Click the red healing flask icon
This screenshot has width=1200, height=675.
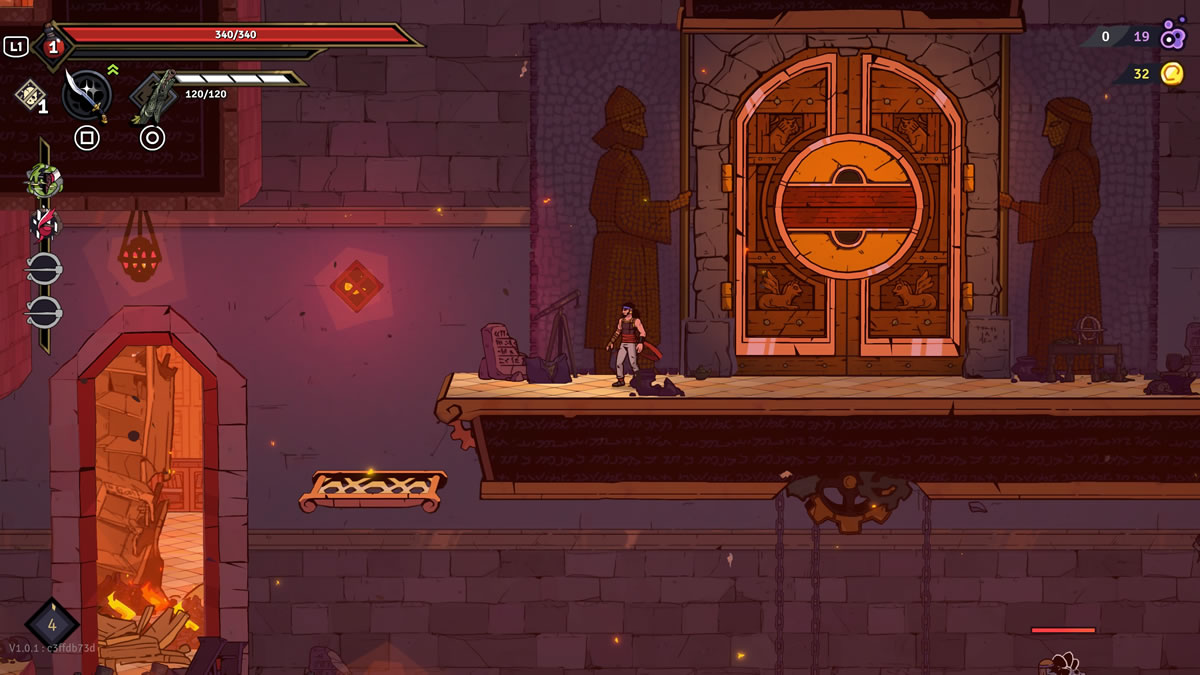pos(51,46)
